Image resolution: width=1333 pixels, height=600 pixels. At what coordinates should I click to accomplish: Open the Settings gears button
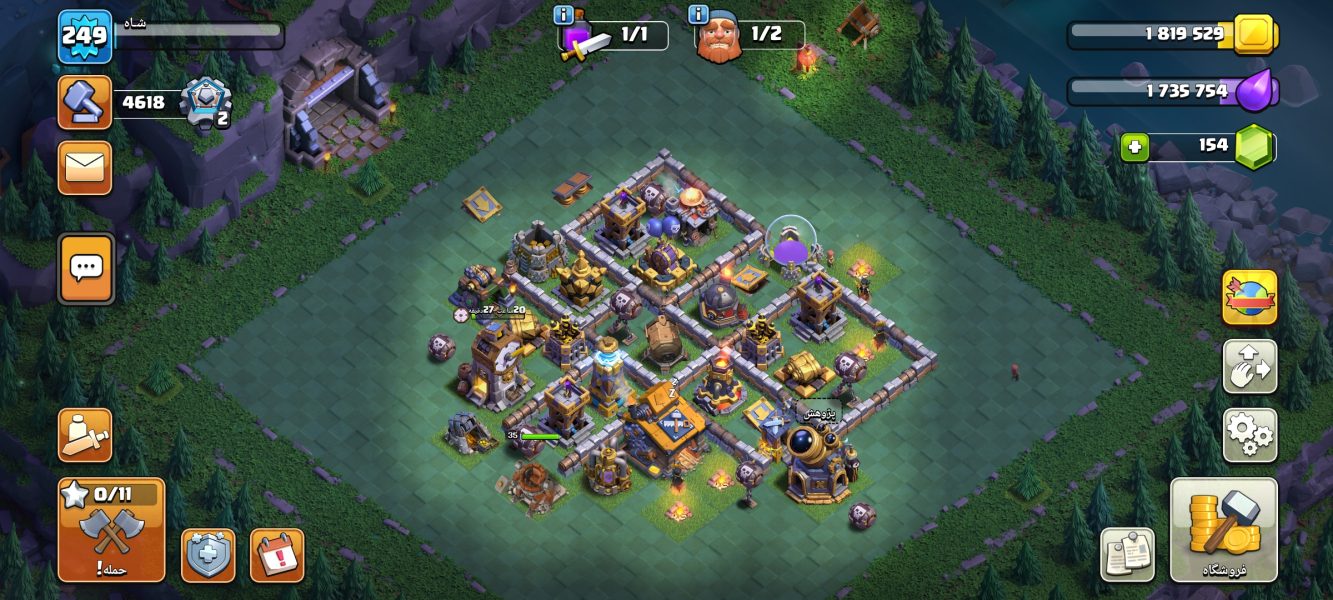tap(1249, 434)
